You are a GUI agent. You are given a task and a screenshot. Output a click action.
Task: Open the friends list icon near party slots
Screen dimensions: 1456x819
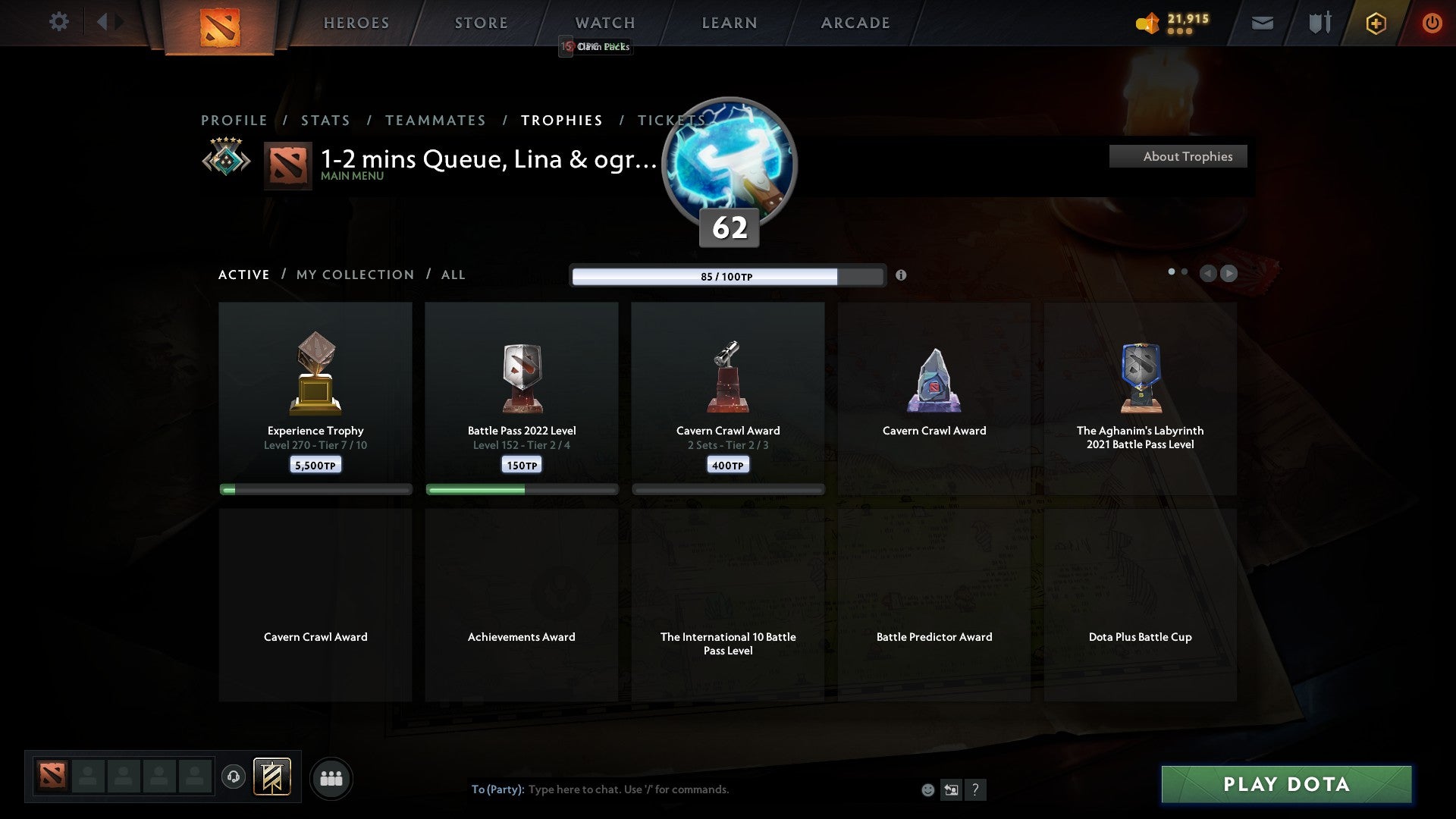click(331, 778)
